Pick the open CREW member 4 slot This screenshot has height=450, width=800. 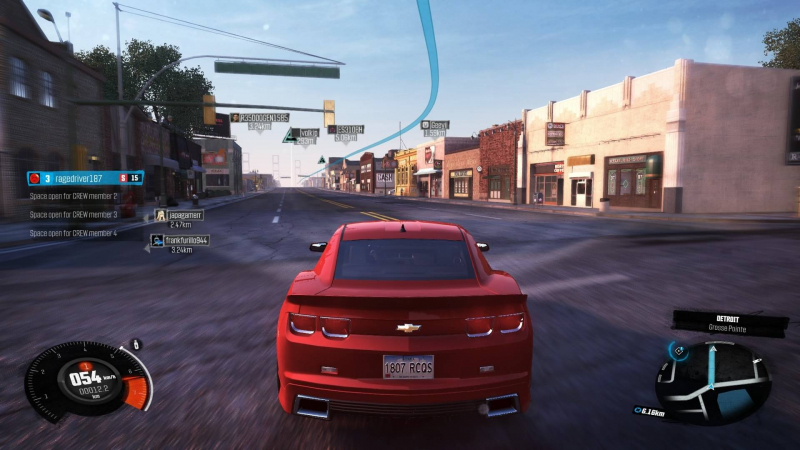pyautogui.click(x=73, y=233)
